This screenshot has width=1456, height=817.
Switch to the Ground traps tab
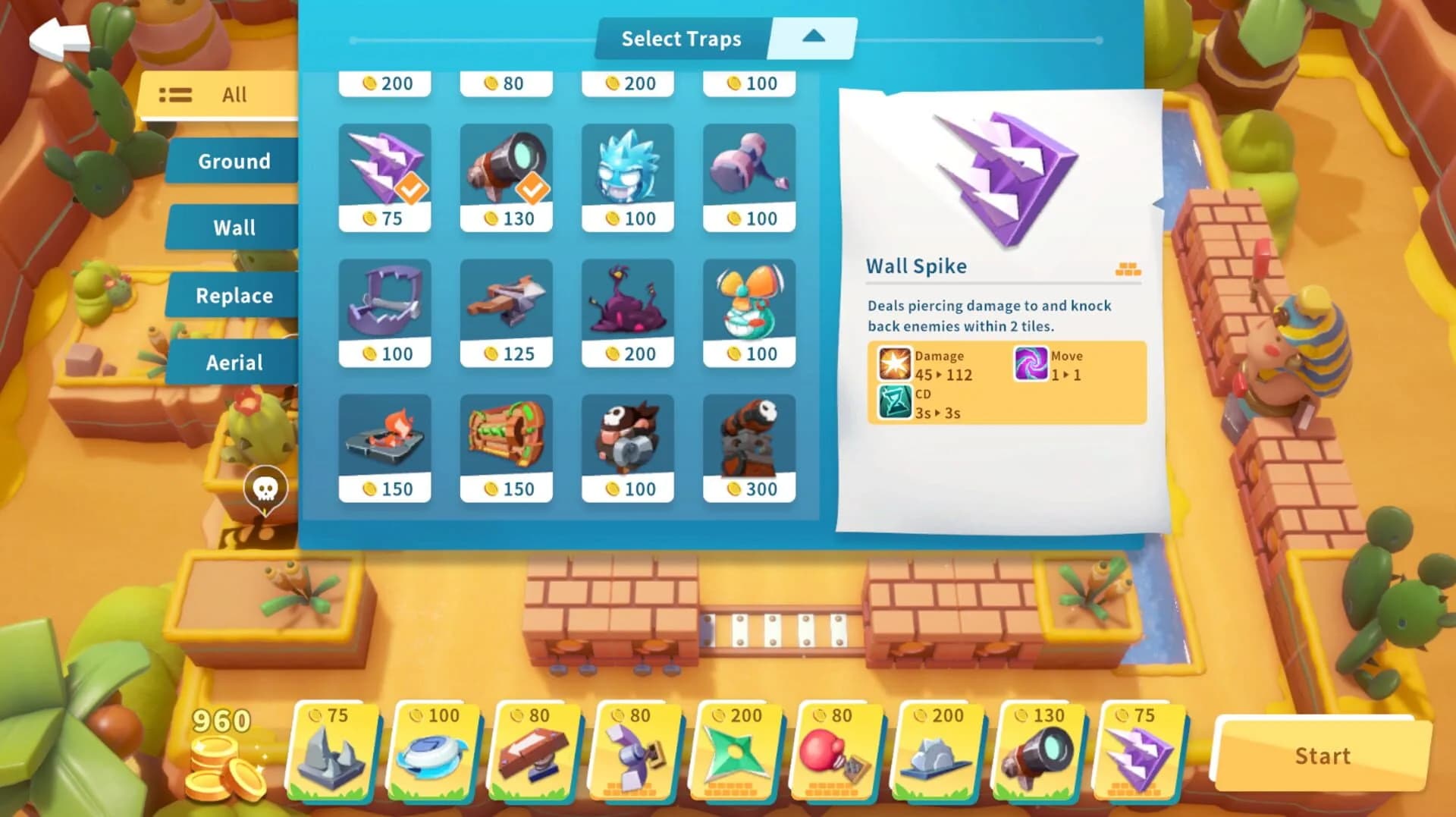(x=233, y=161)
